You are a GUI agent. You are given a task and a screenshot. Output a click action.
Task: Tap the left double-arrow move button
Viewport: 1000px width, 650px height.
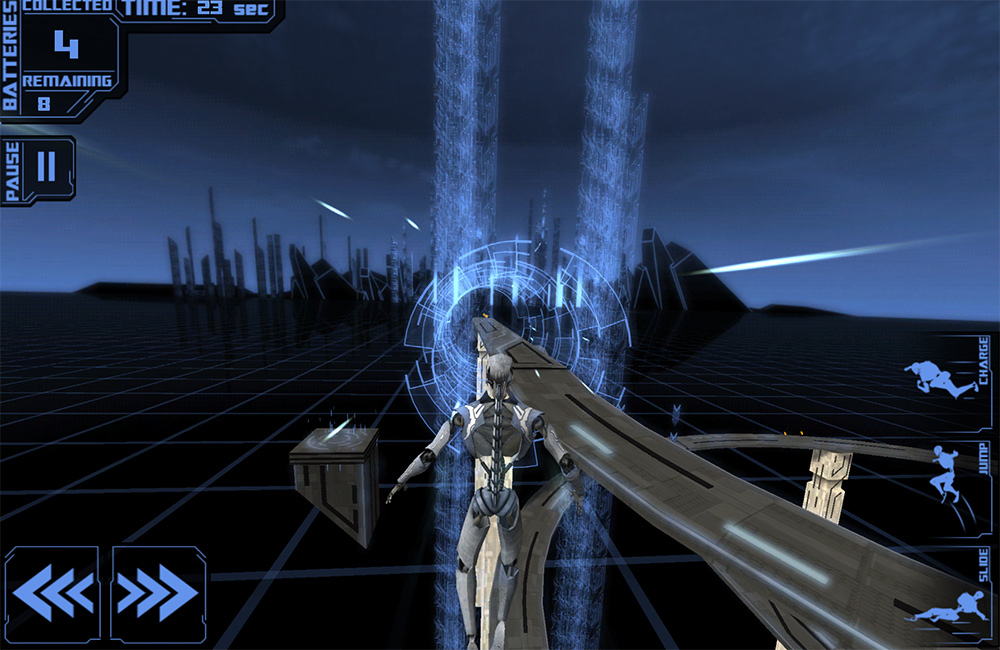point(52,593)
